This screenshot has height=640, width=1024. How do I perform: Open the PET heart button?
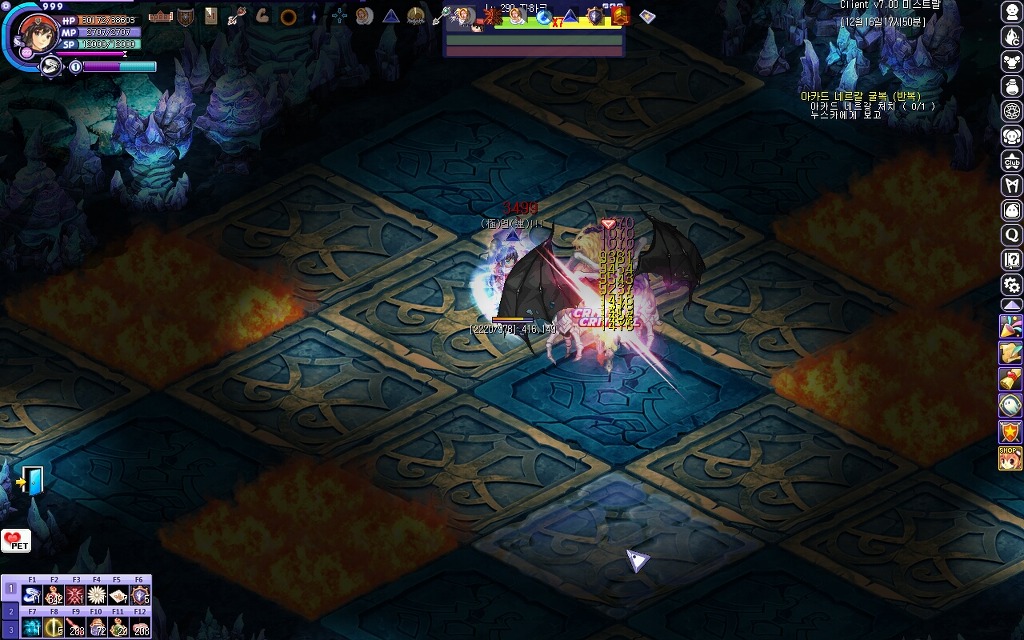(x=16, y=541)
